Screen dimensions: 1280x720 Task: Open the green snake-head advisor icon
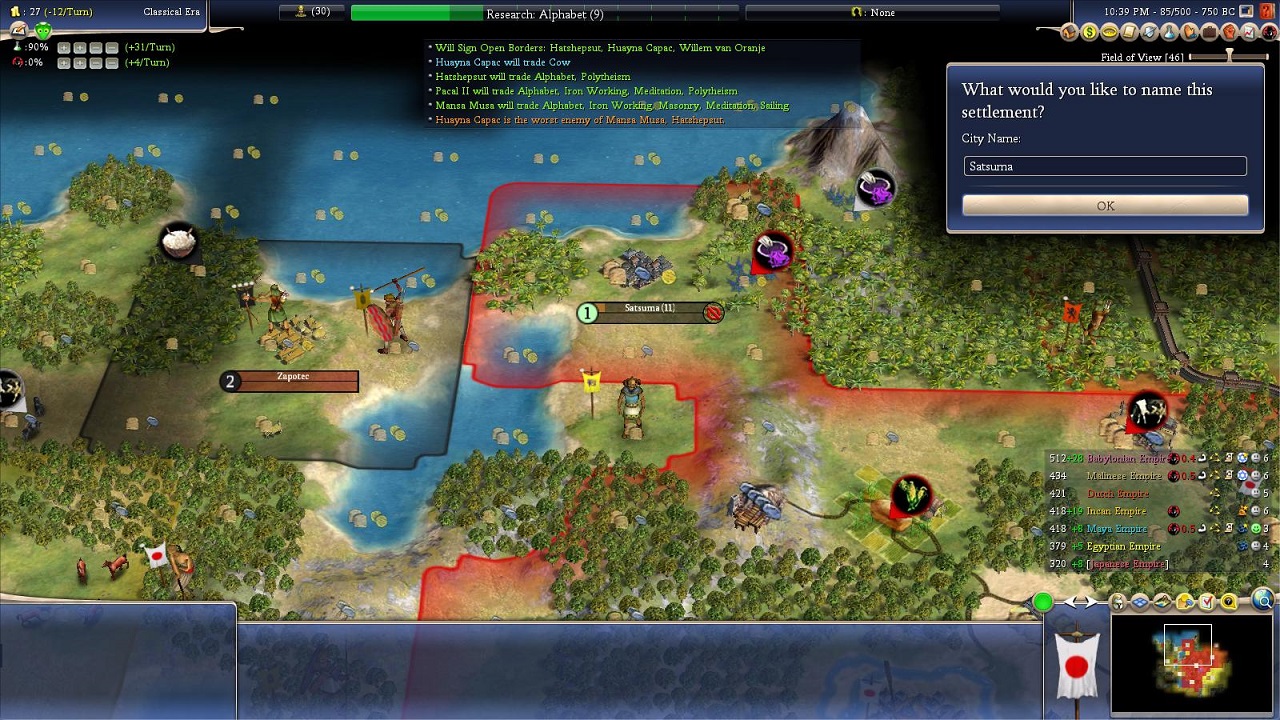43,30
